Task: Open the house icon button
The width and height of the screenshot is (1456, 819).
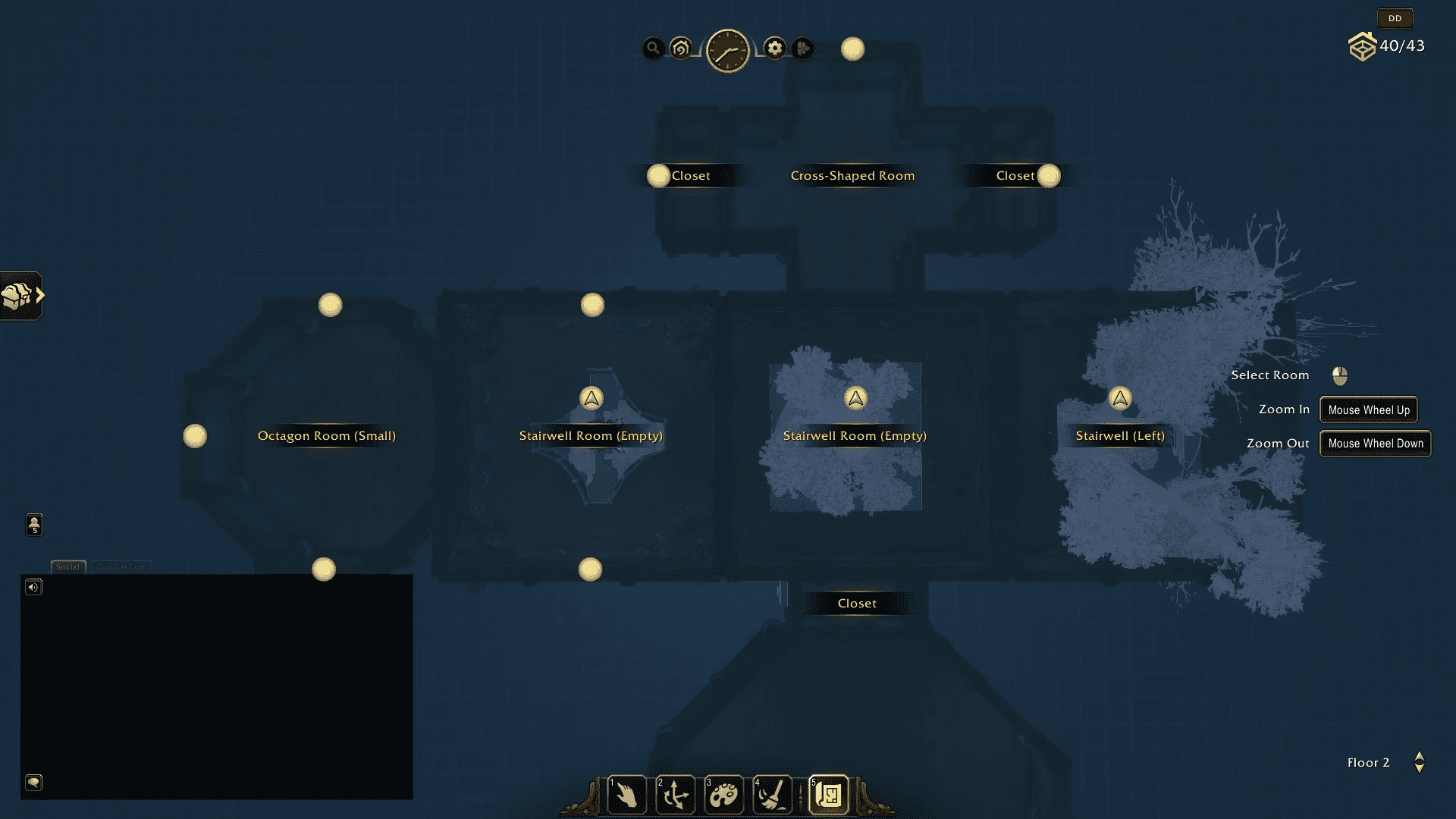Action: (x=681, y=49)
